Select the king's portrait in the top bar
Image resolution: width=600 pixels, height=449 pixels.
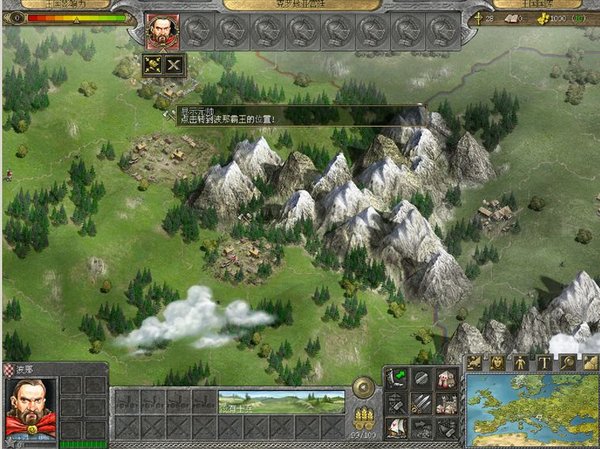163,31
